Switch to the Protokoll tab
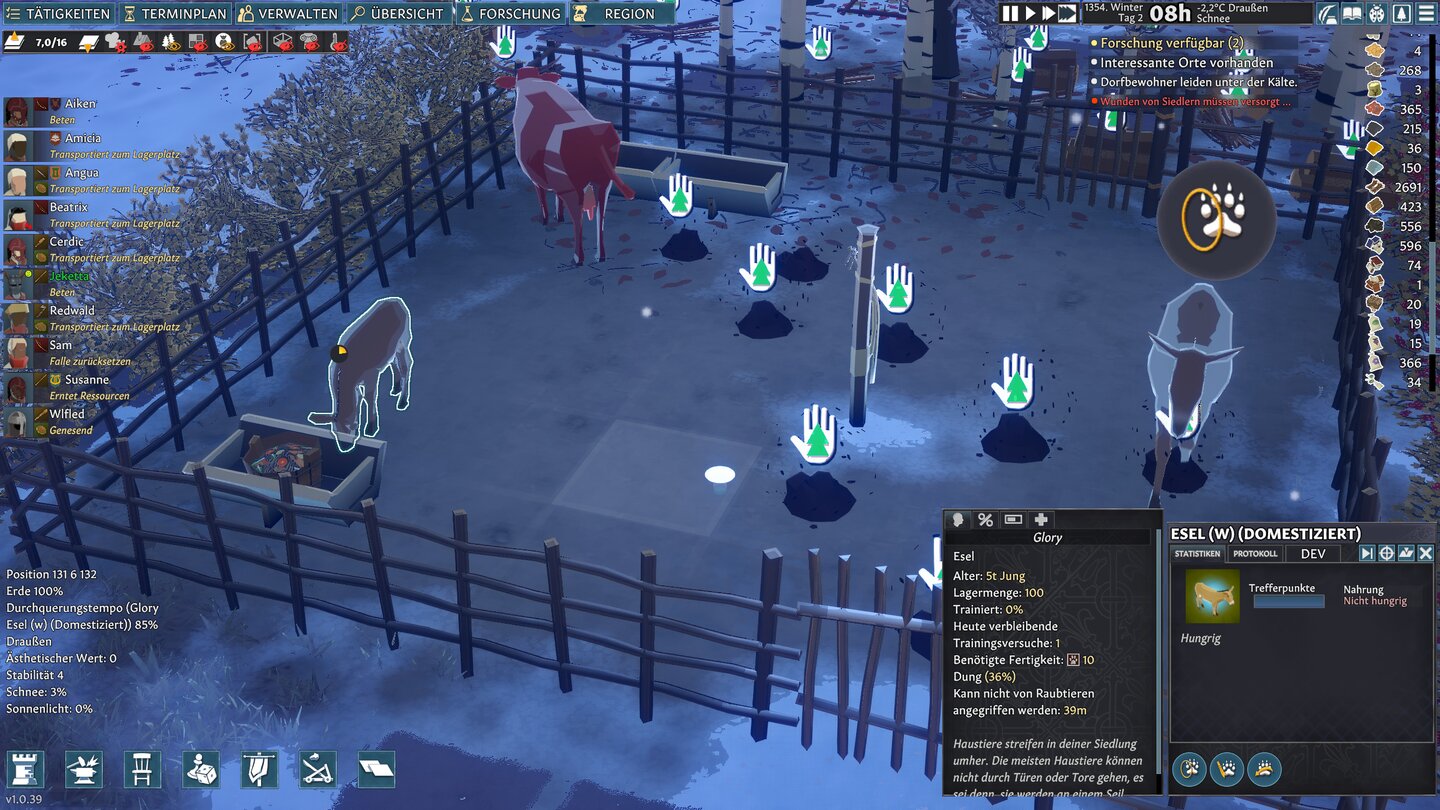Screen dimensions: 1440x810 pos(1255,554)
